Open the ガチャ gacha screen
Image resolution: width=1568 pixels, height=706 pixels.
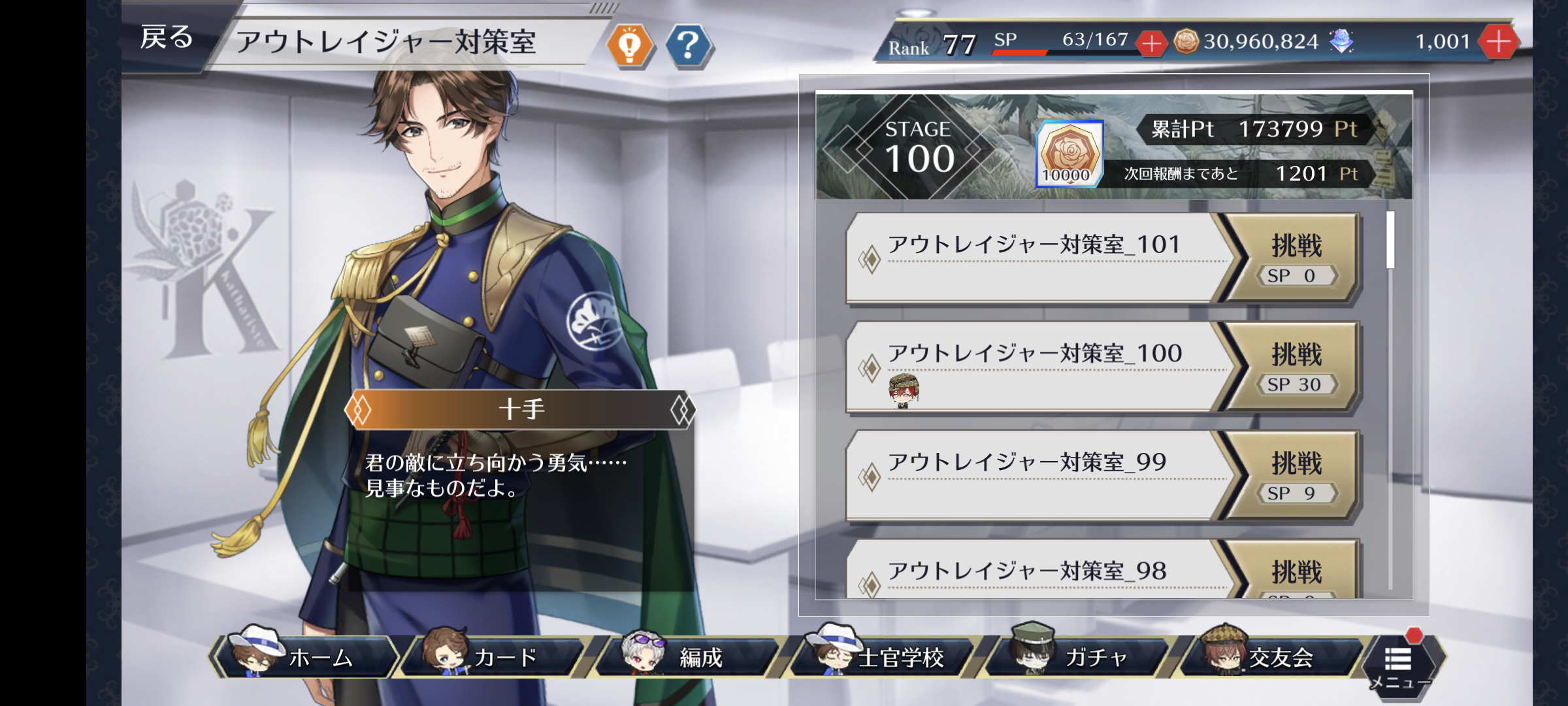(x=1078, y=656)
